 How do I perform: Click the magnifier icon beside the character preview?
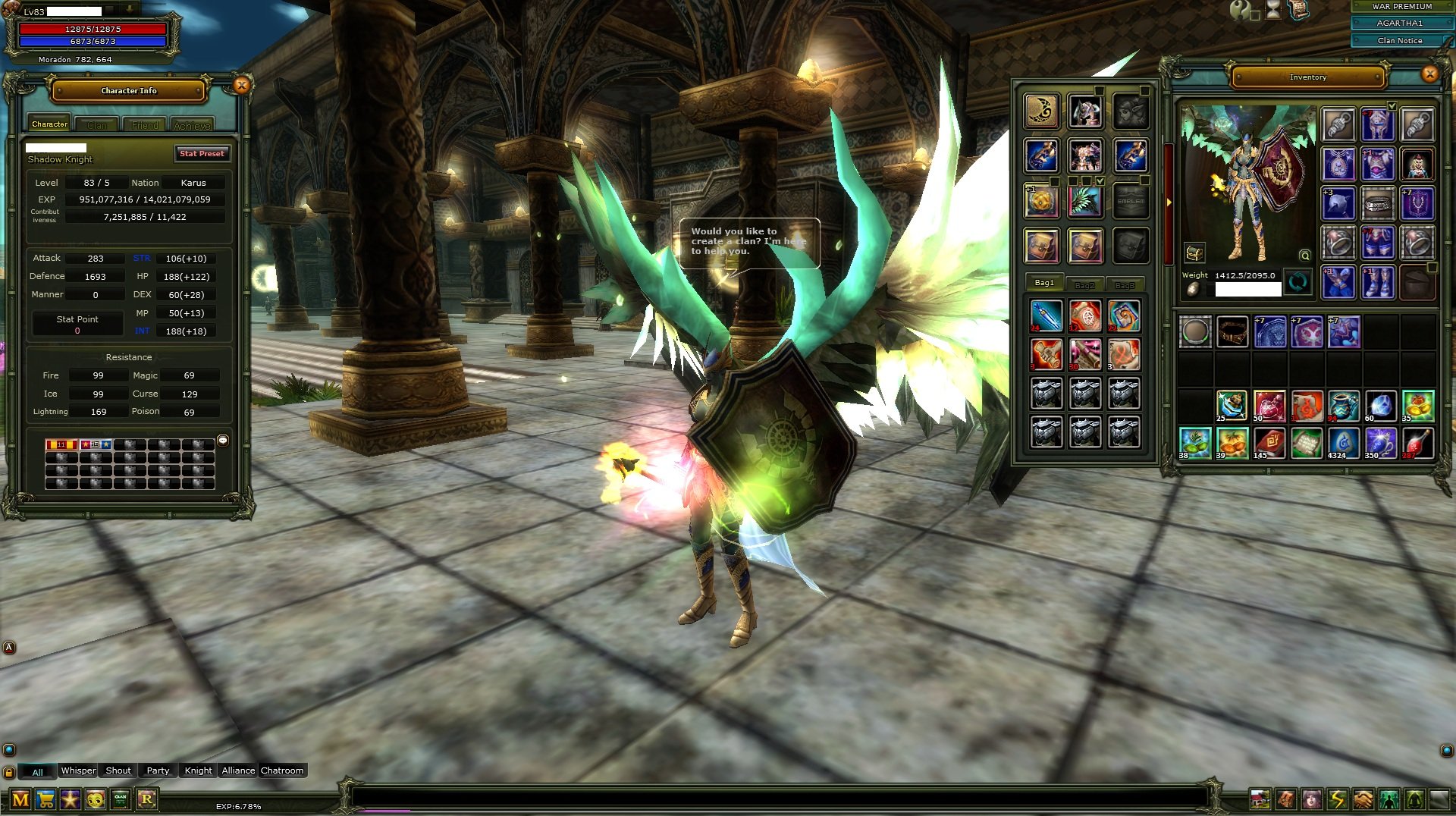(1305, 256)
